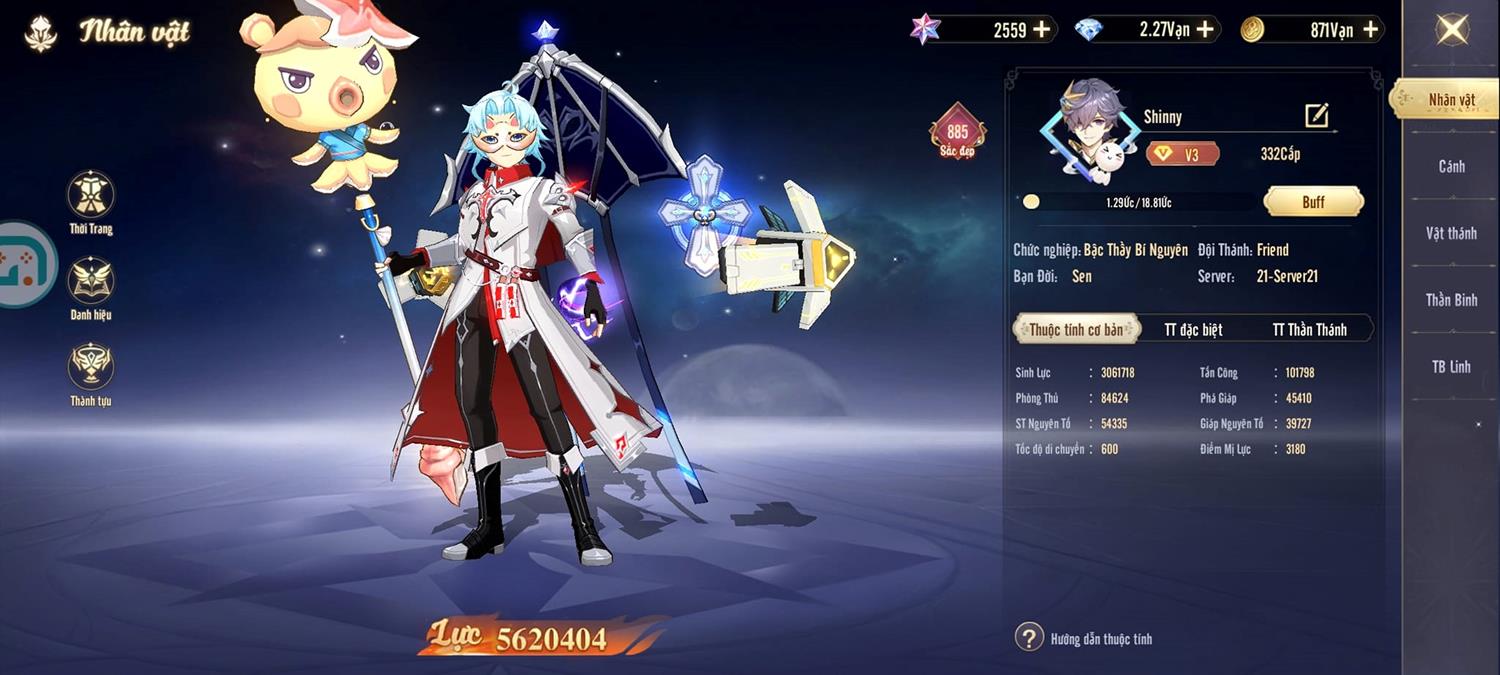Add more pink star currency
The height and width of the screenshot is (675, 1500).
(1041, 30)
